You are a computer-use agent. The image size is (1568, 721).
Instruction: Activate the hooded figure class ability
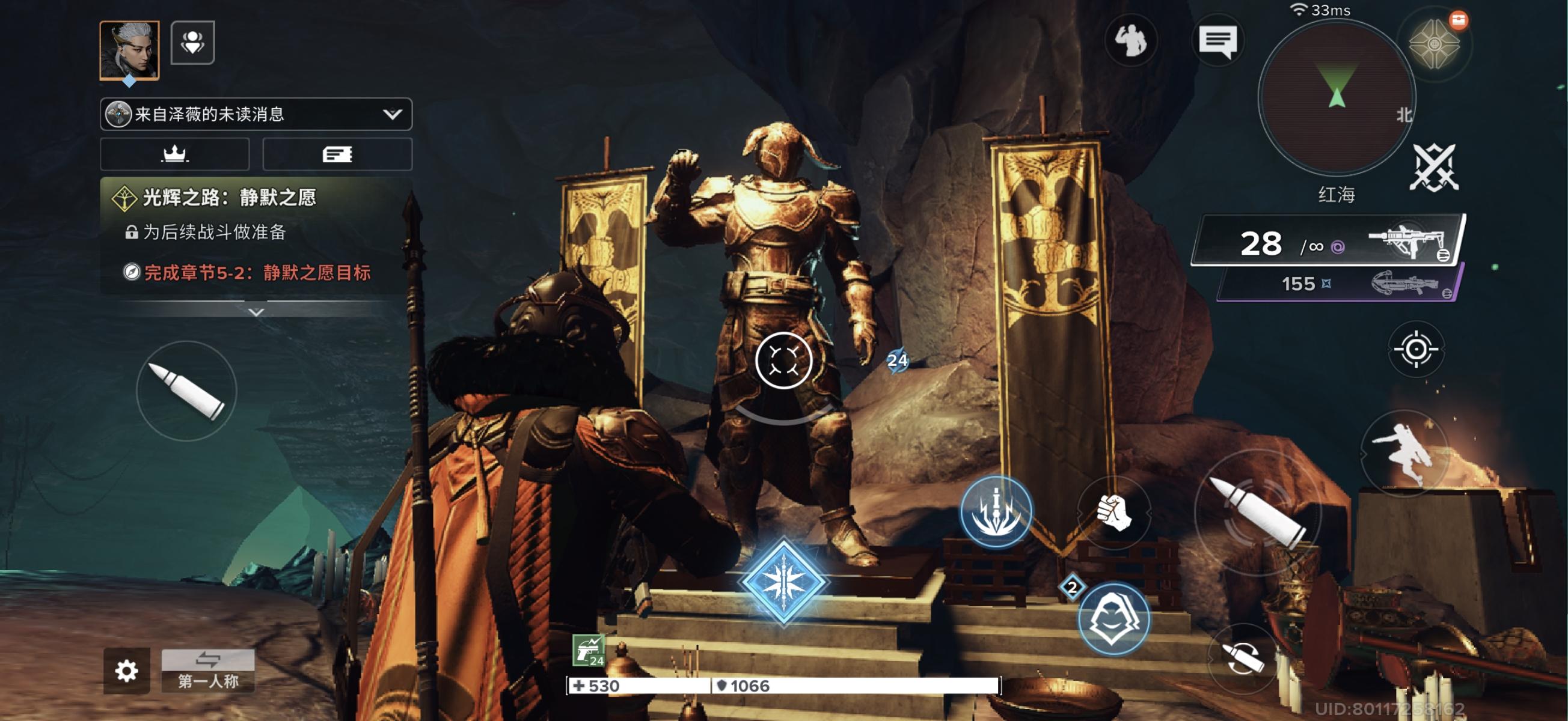[x=1113, y=619]
